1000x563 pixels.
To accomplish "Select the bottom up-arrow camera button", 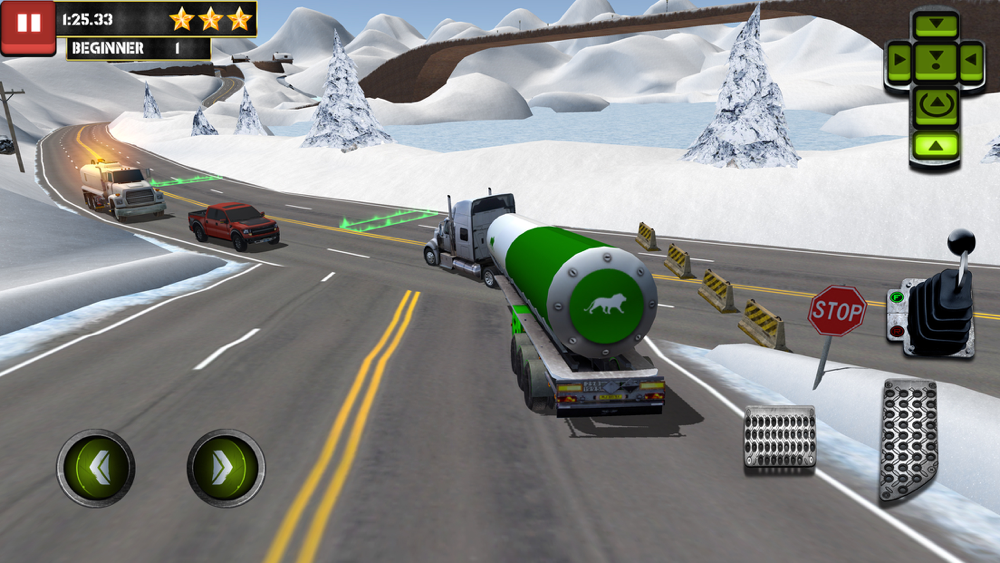I will [x=937, y=146].
